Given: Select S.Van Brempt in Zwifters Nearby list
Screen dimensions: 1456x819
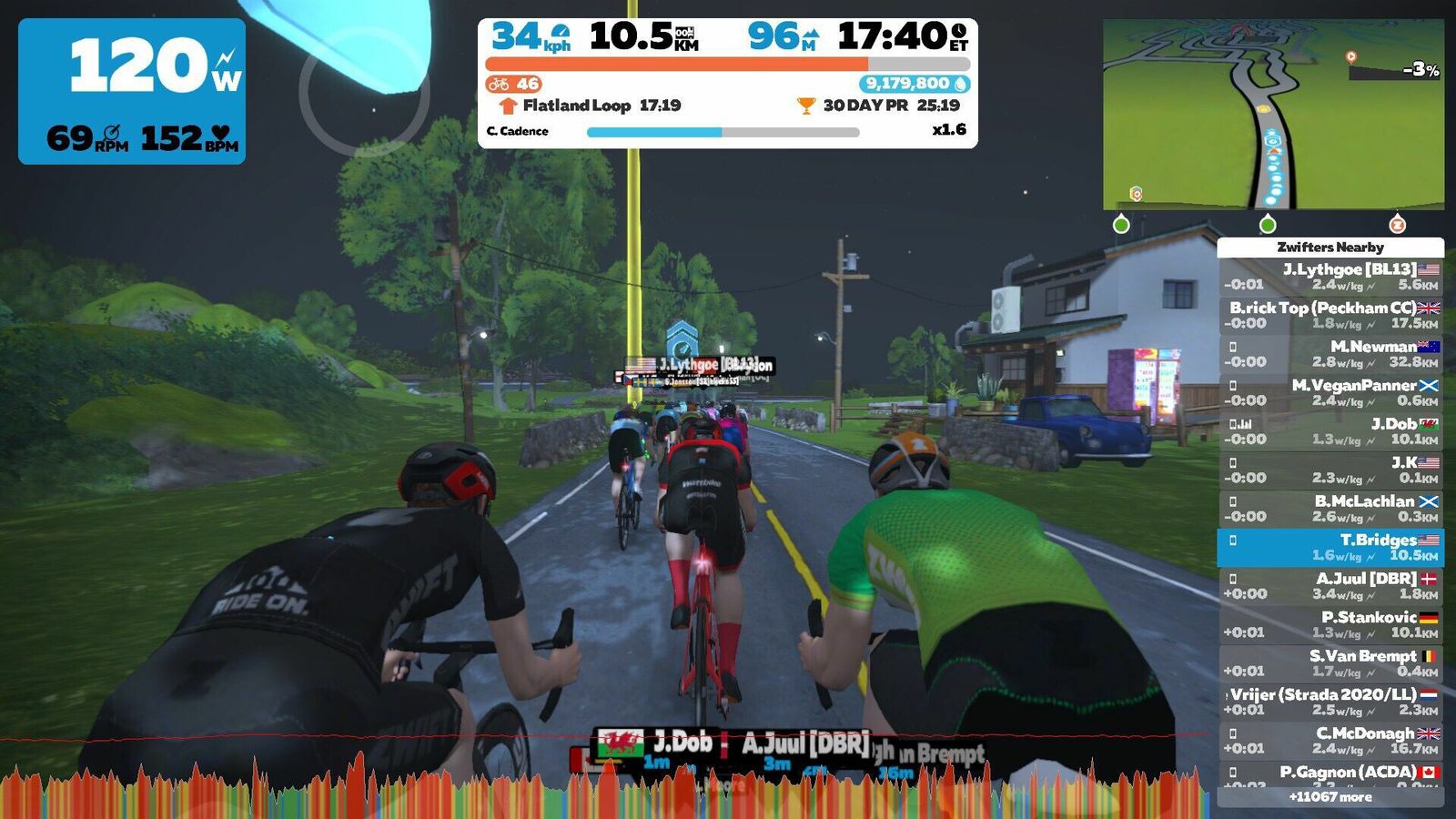Looking at the screenshot, I should pos(1330,663).
